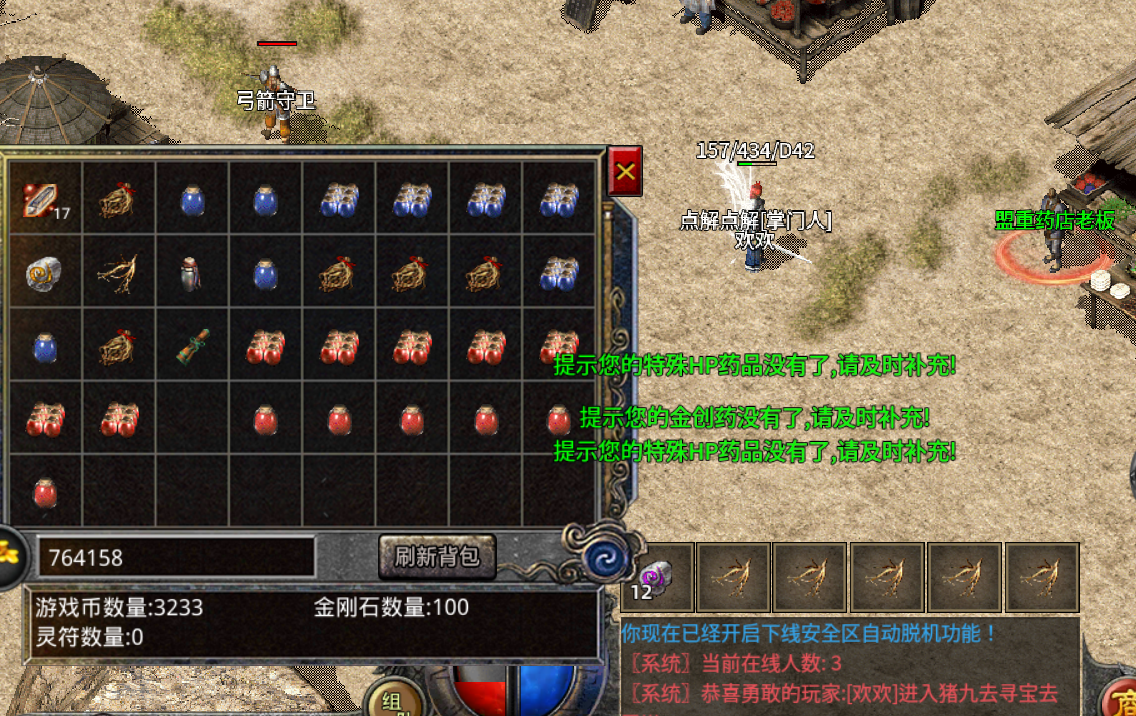Use the purple scroll hotbar slot with 12
Viewport: 1136px width, 716px height.
click(x=656, y=578)
